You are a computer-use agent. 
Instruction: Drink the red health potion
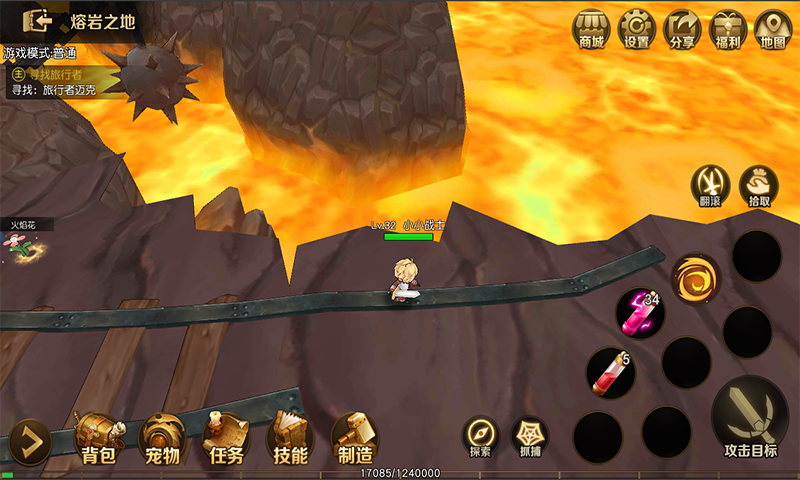610,370
